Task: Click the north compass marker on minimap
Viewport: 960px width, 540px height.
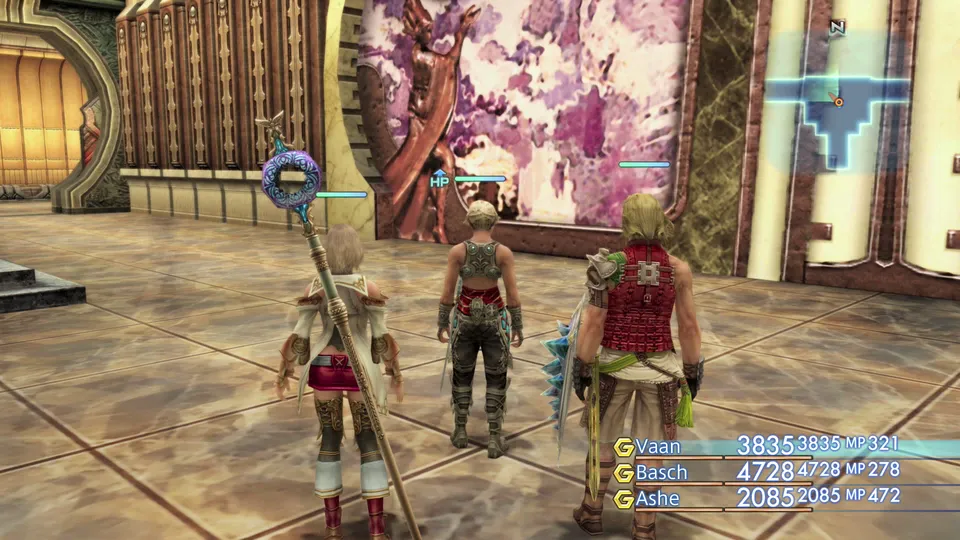Action: click(x=837, y=28)
